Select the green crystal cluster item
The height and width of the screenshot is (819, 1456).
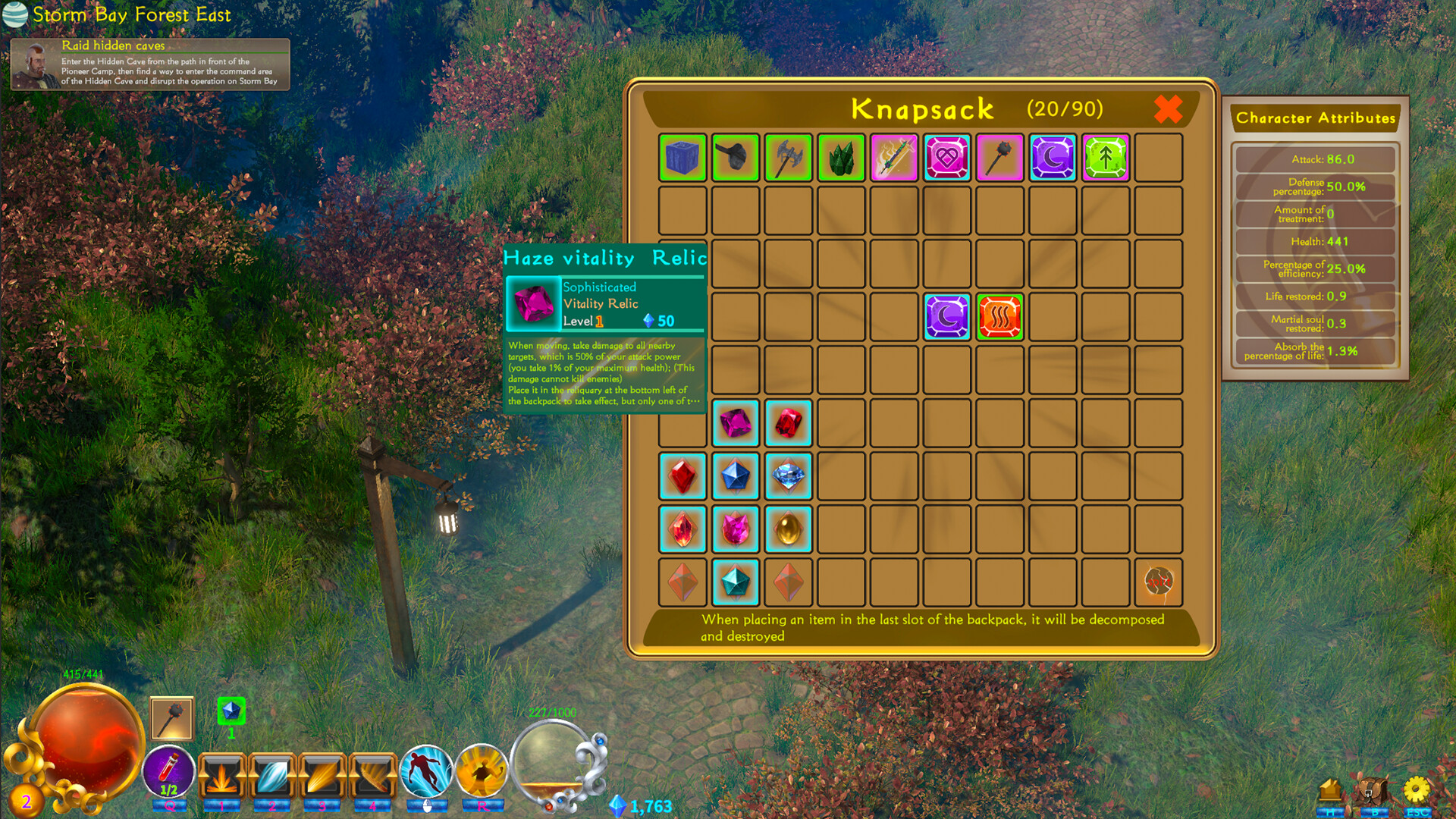pos(841,158)
